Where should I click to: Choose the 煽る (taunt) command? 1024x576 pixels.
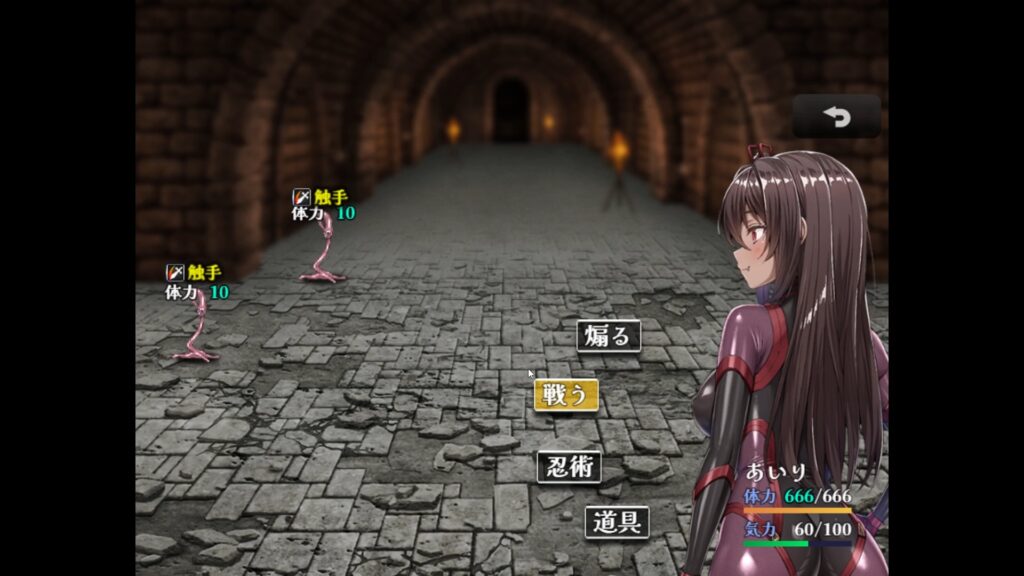pyautogui.click(x=608, y=336)
